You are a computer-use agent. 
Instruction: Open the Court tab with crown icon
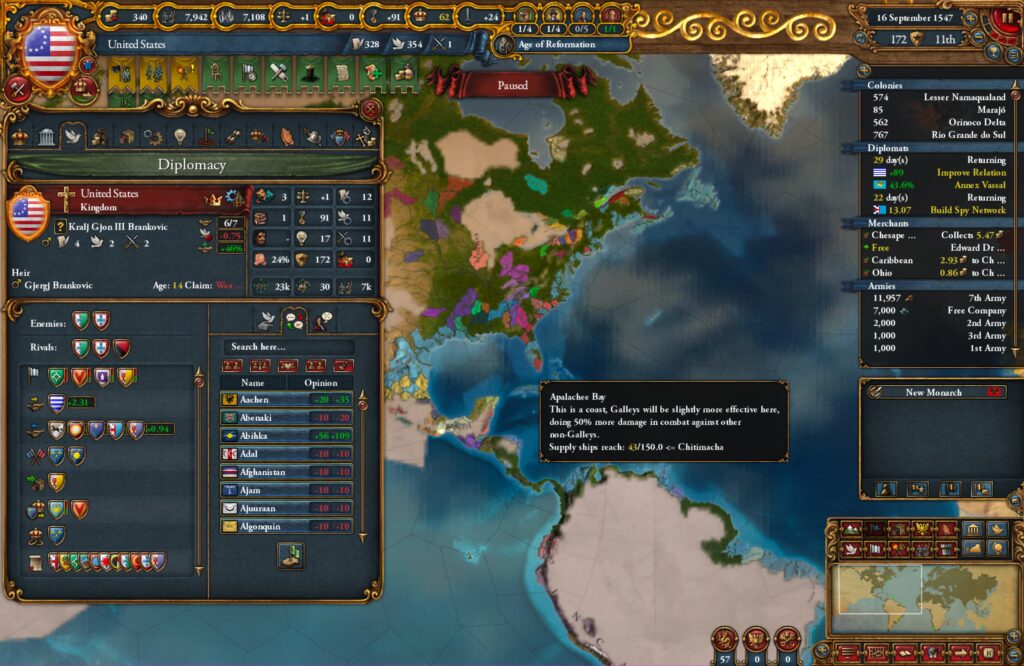coord(19,137)
